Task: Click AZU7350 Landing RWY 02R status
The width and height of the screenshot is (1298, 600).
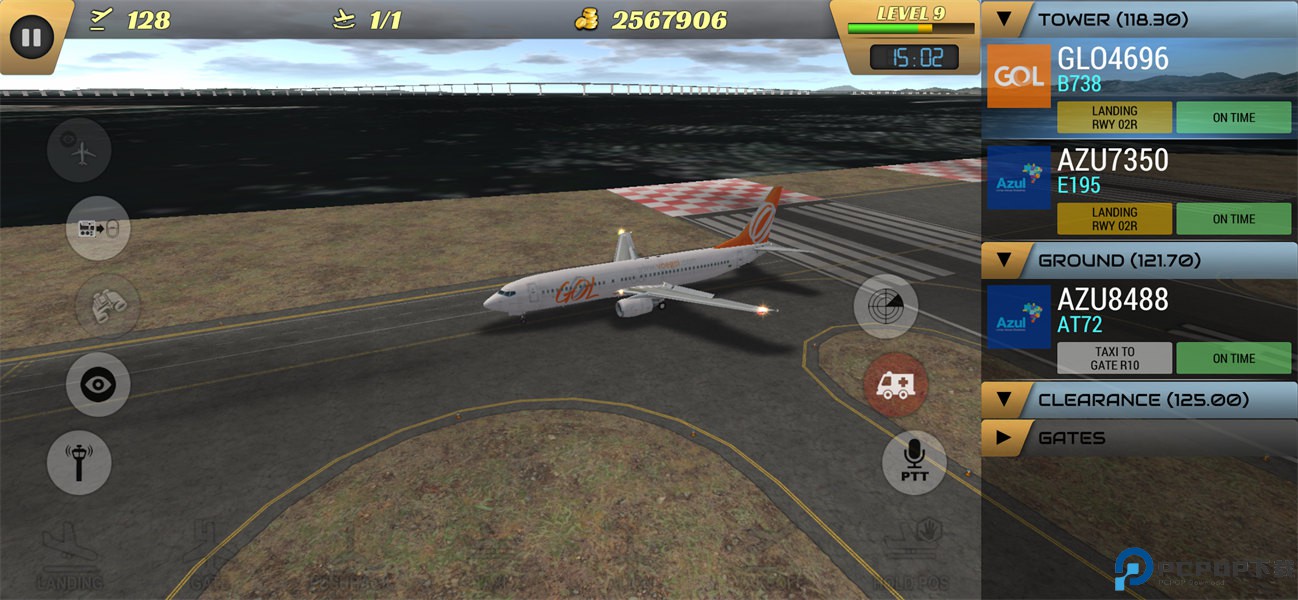Action: point(1114,219)
